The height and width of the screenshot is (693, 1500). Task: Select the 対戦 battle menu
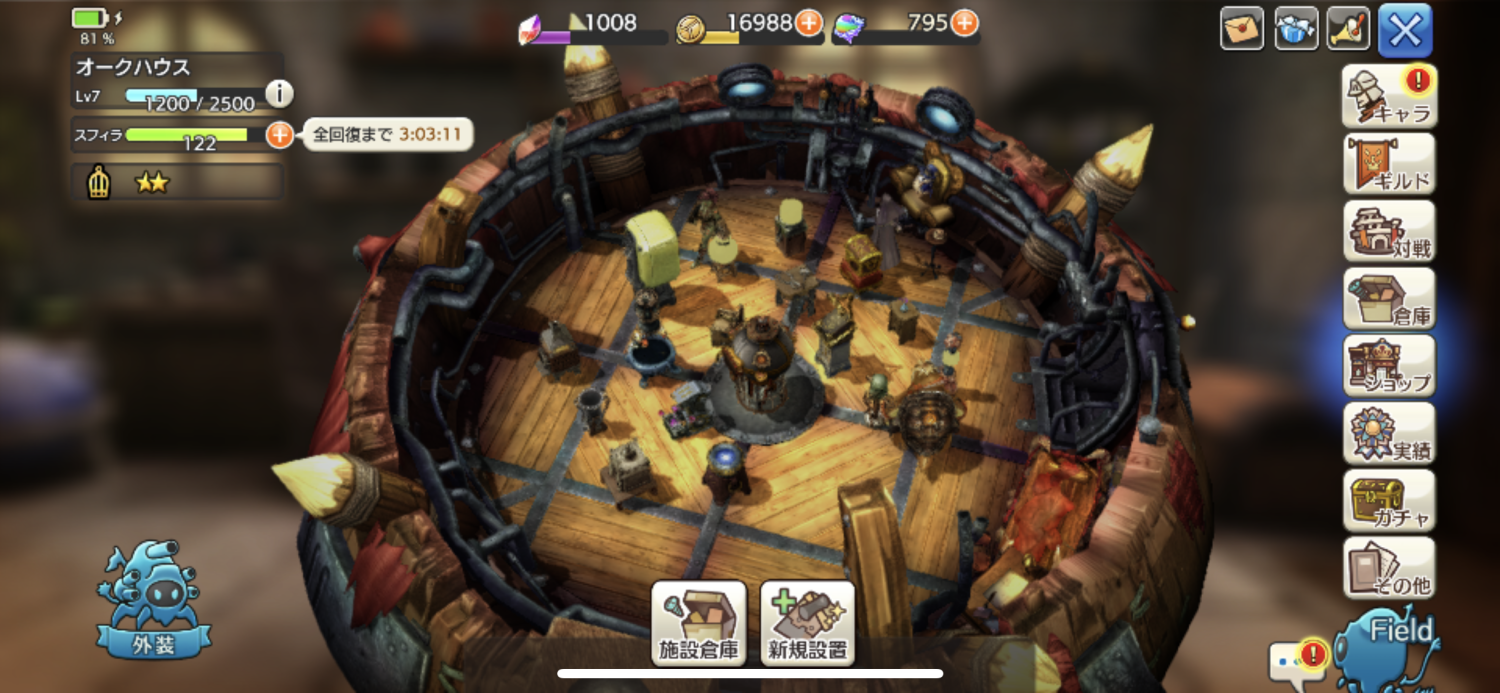pyautogui.click(x=1389, y=230)
